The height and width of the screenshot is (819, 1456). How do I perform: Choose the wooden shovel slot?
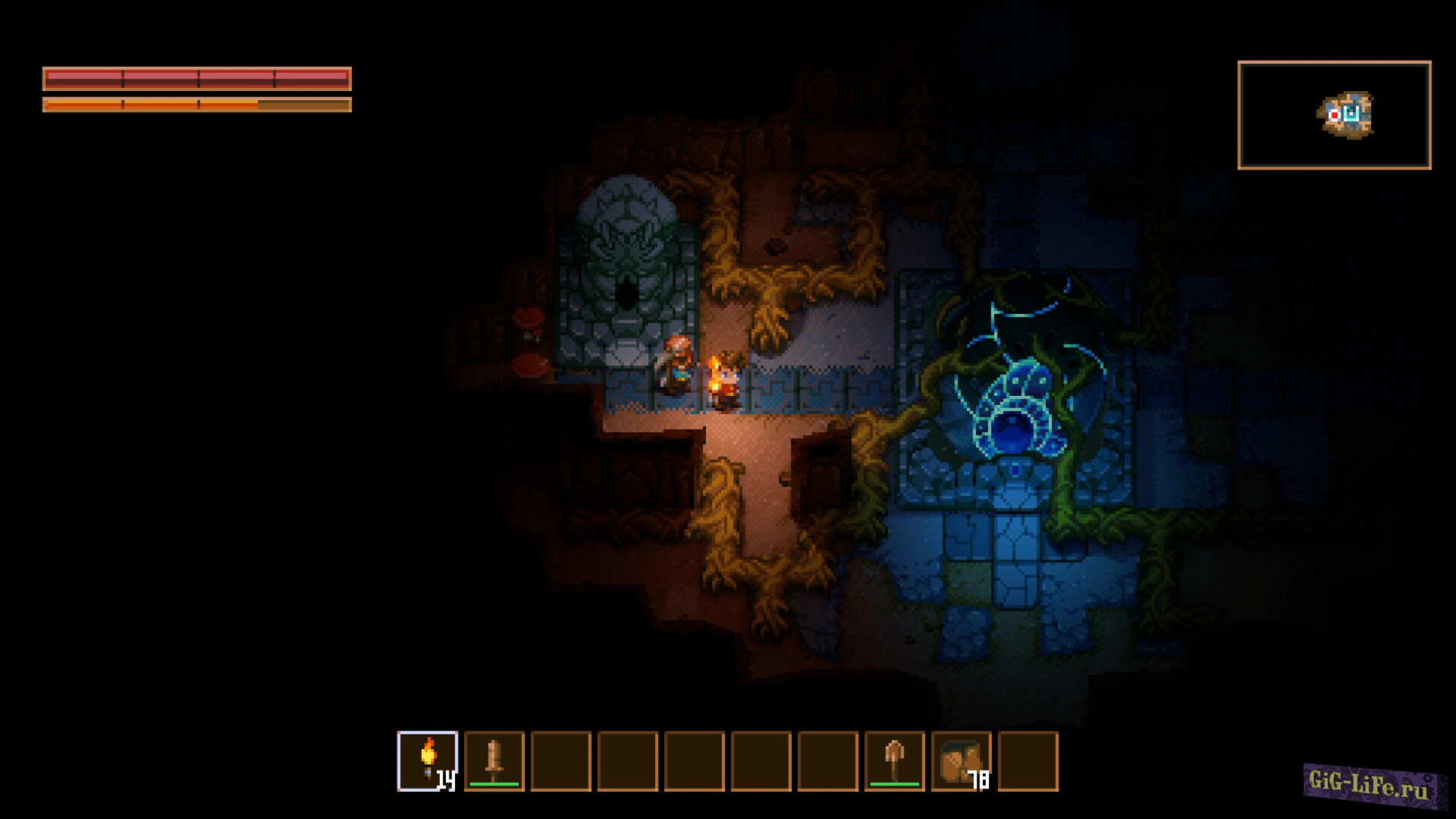pyautogui.click(x=895, y=761)
